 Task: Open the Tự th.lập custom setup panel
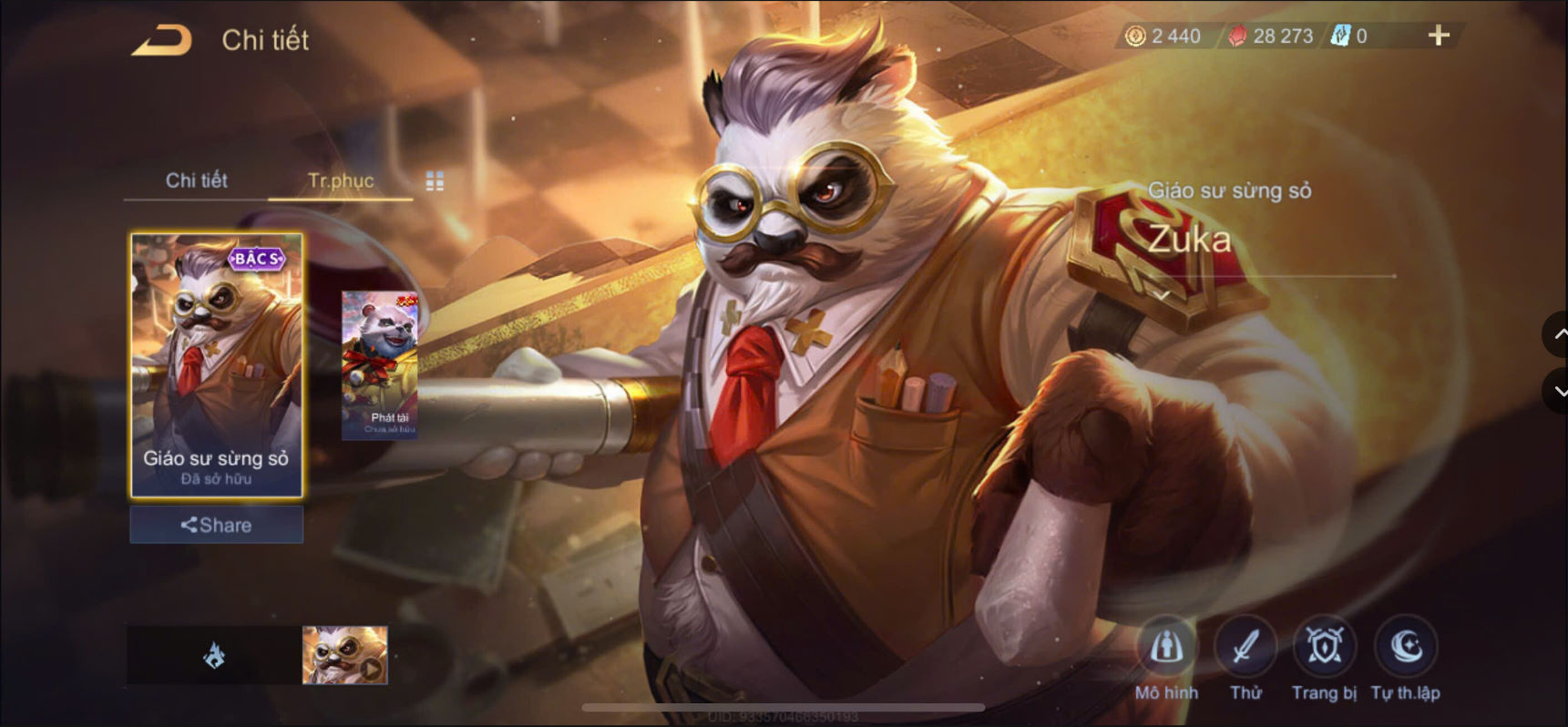1406,649
